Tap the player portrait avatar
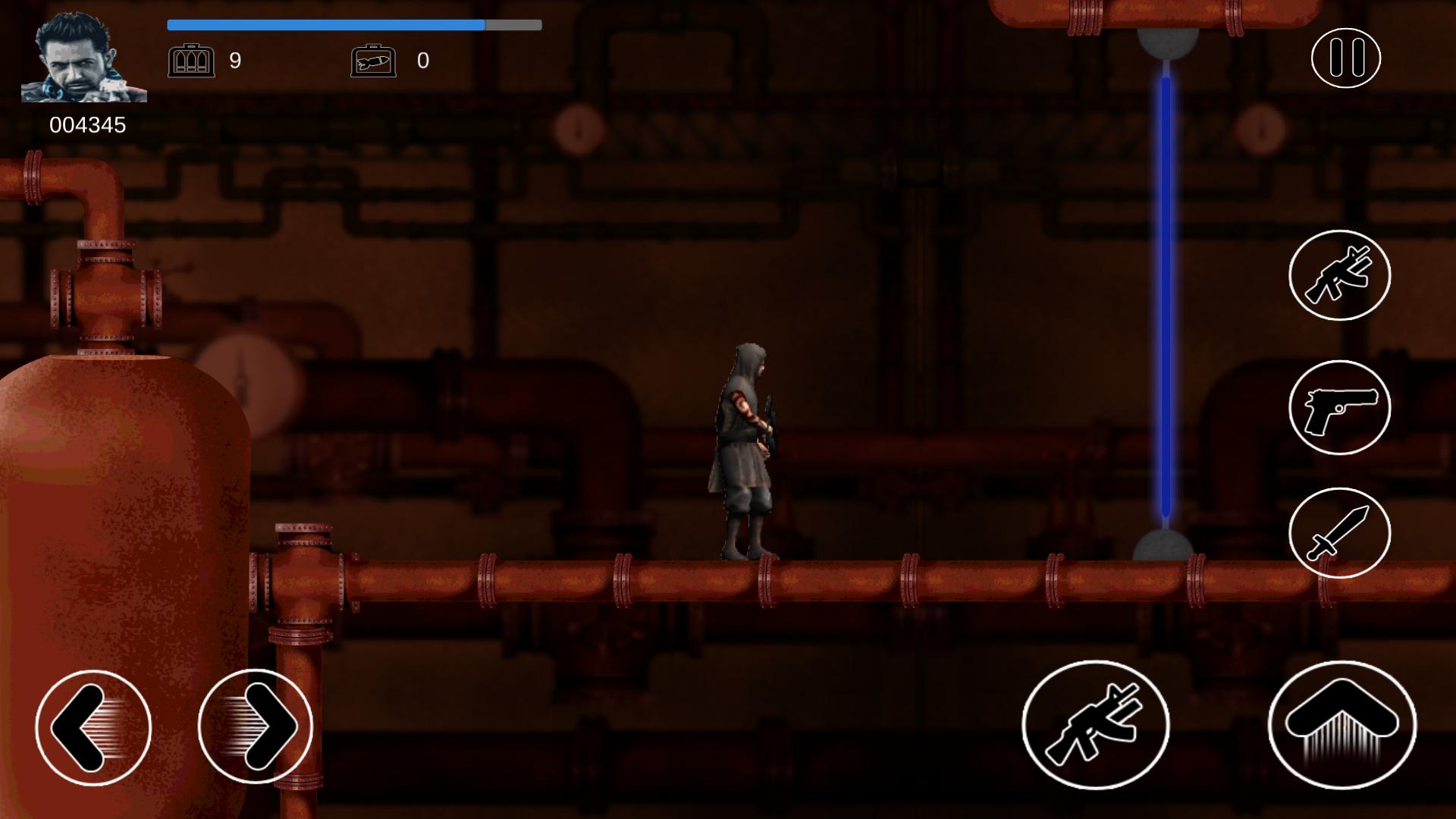 pos(83,58)
